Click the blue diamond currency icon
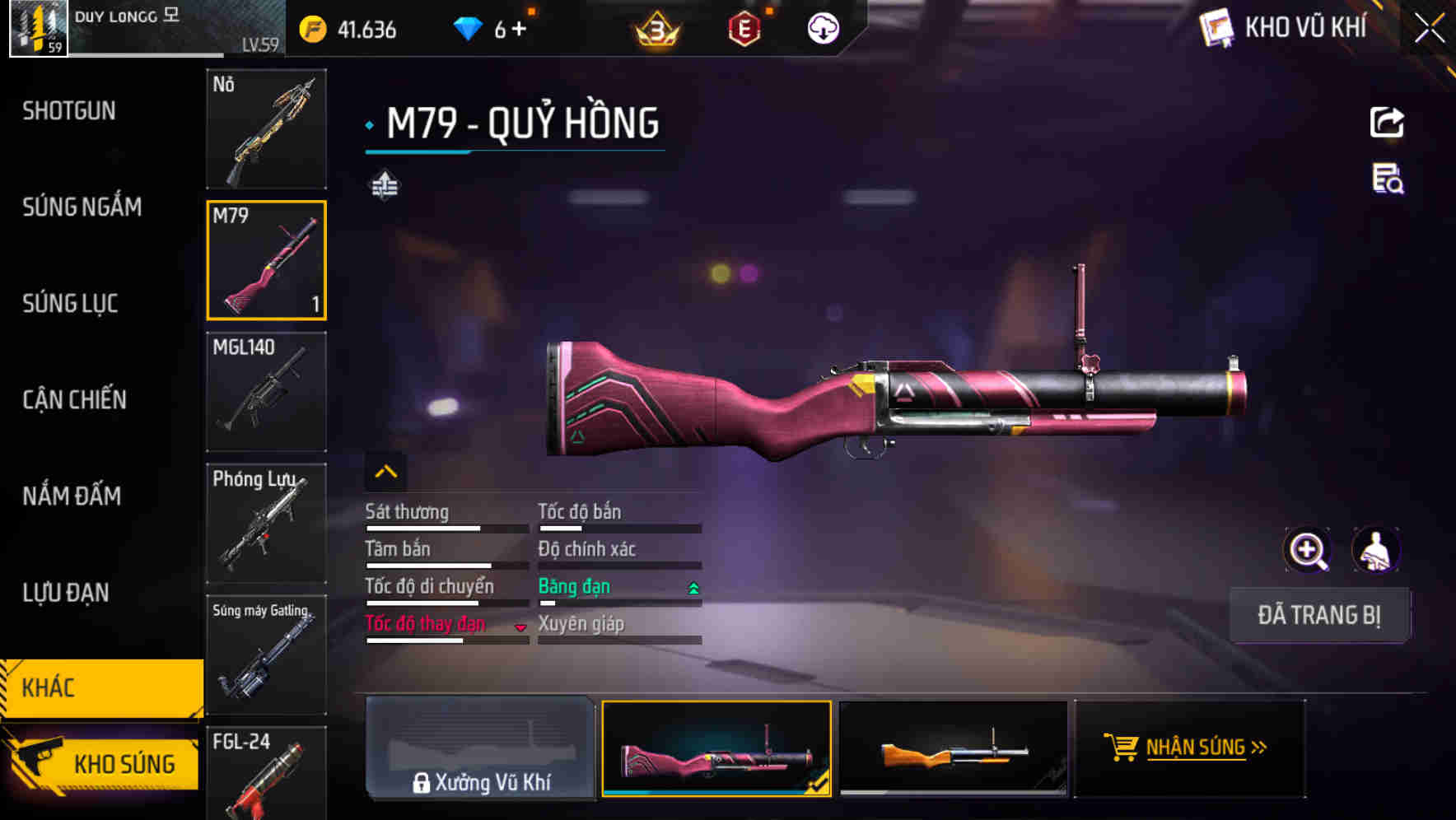 pyautogui.click(x=469, y=27)
